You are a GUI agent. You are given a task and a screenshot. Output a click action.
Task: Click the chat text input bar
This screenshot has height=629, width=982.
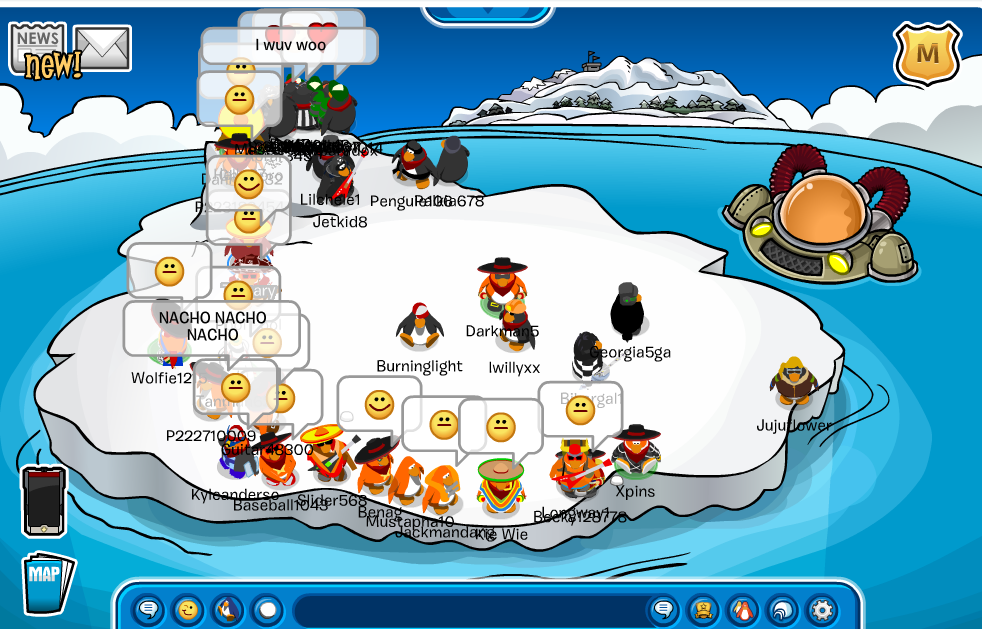point(468,609)
